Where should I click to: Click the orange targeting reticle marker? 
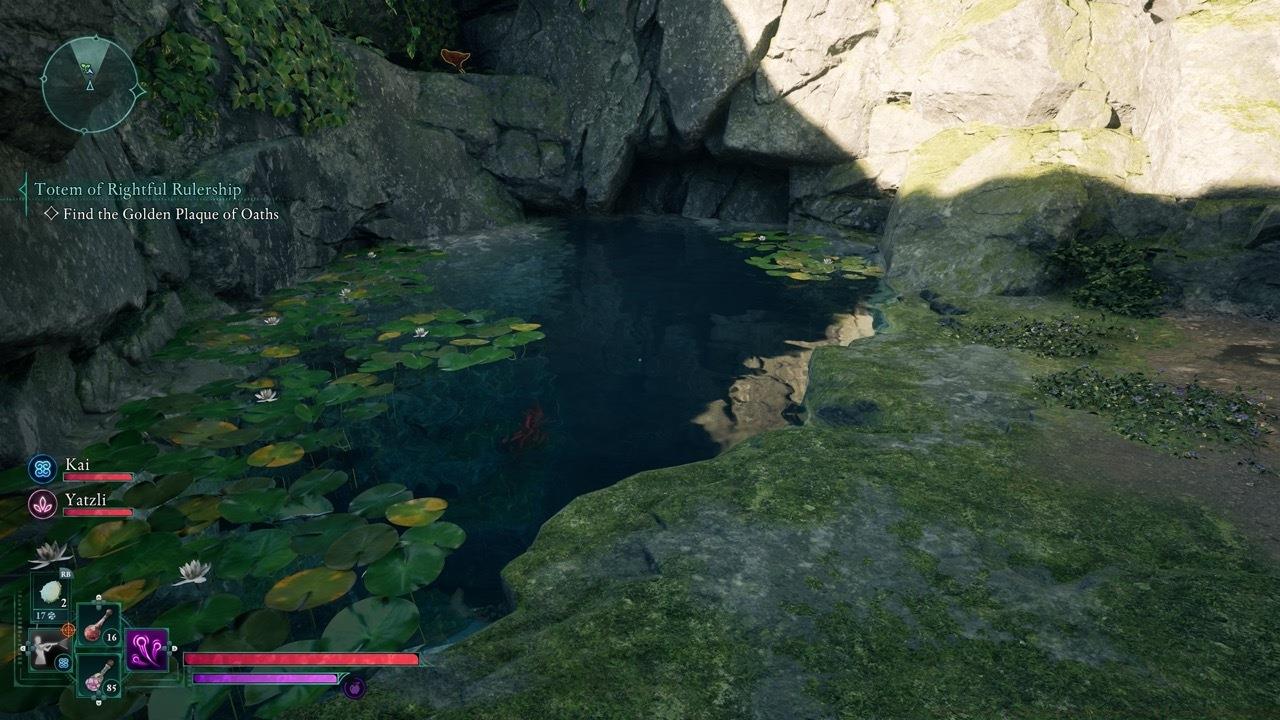tap(68, 630)
